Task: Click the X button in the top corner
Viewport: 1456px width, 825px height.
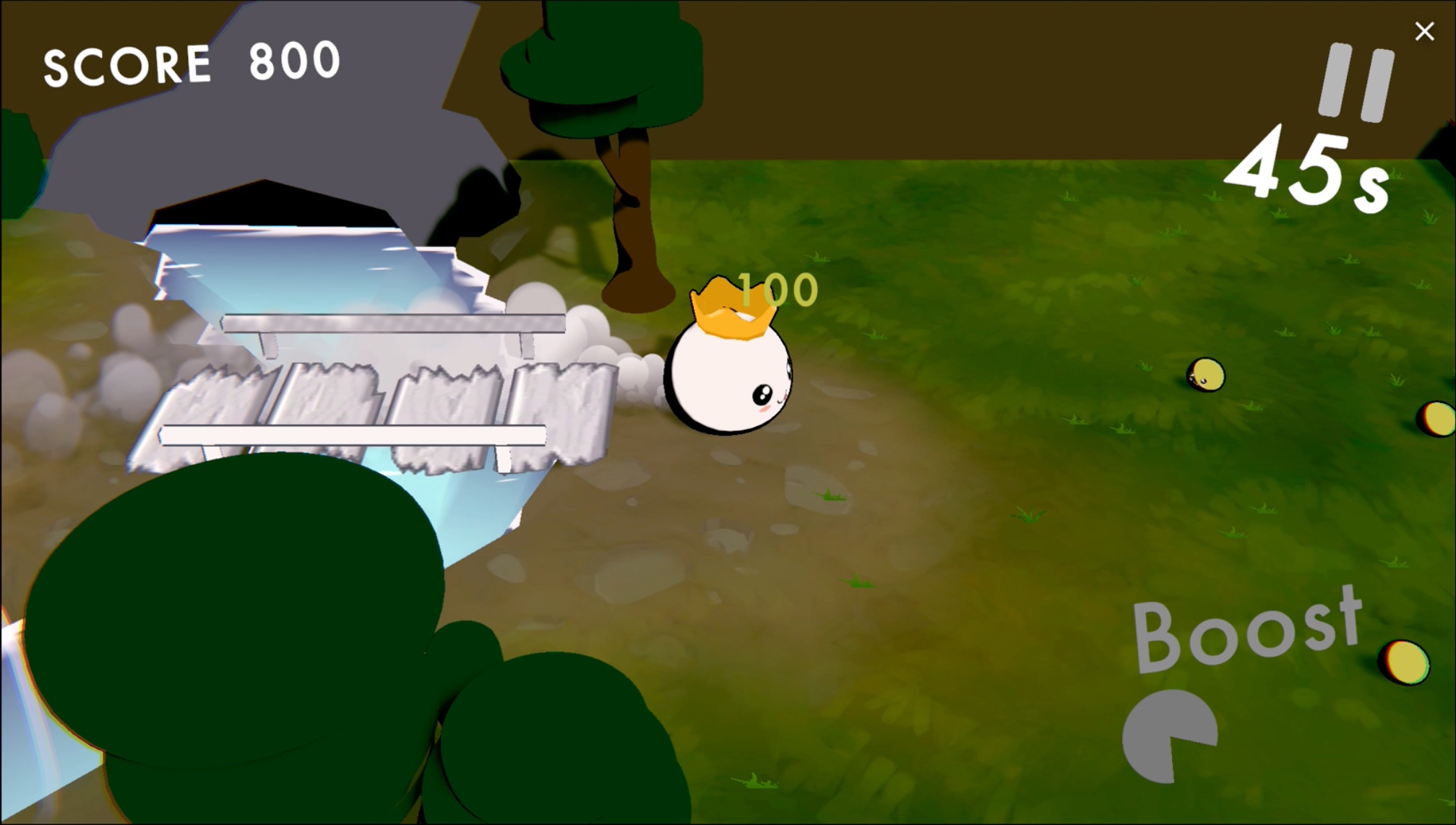Action: point(1423,32)
